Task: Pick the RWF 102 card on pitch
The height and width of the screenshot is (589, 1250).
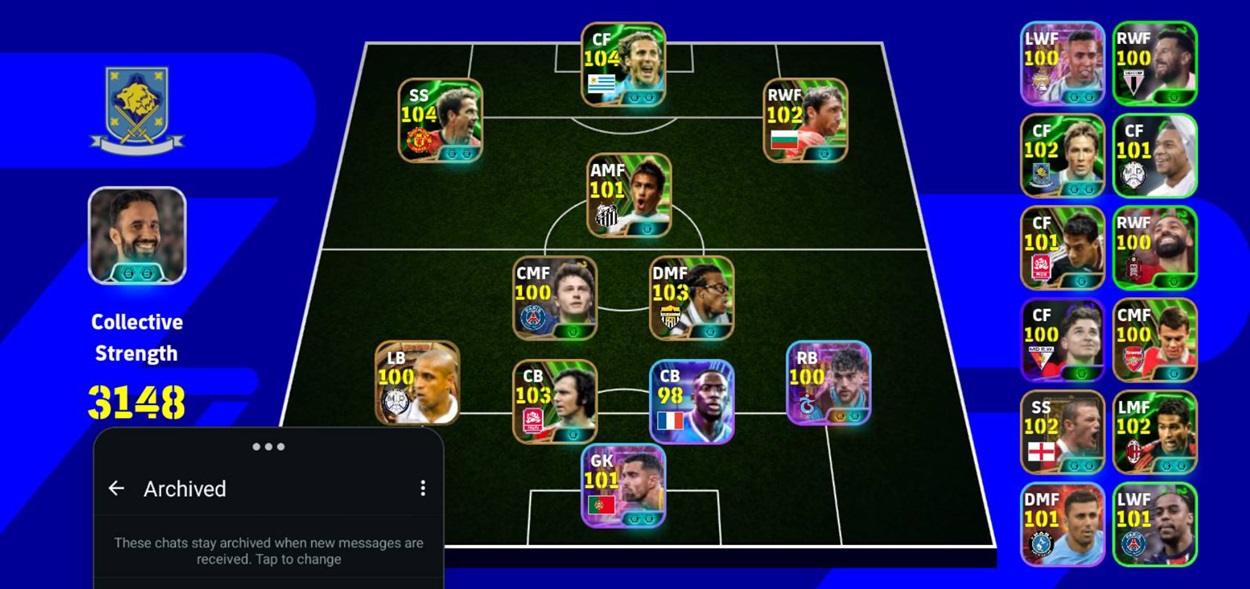Action: point(806,120)
